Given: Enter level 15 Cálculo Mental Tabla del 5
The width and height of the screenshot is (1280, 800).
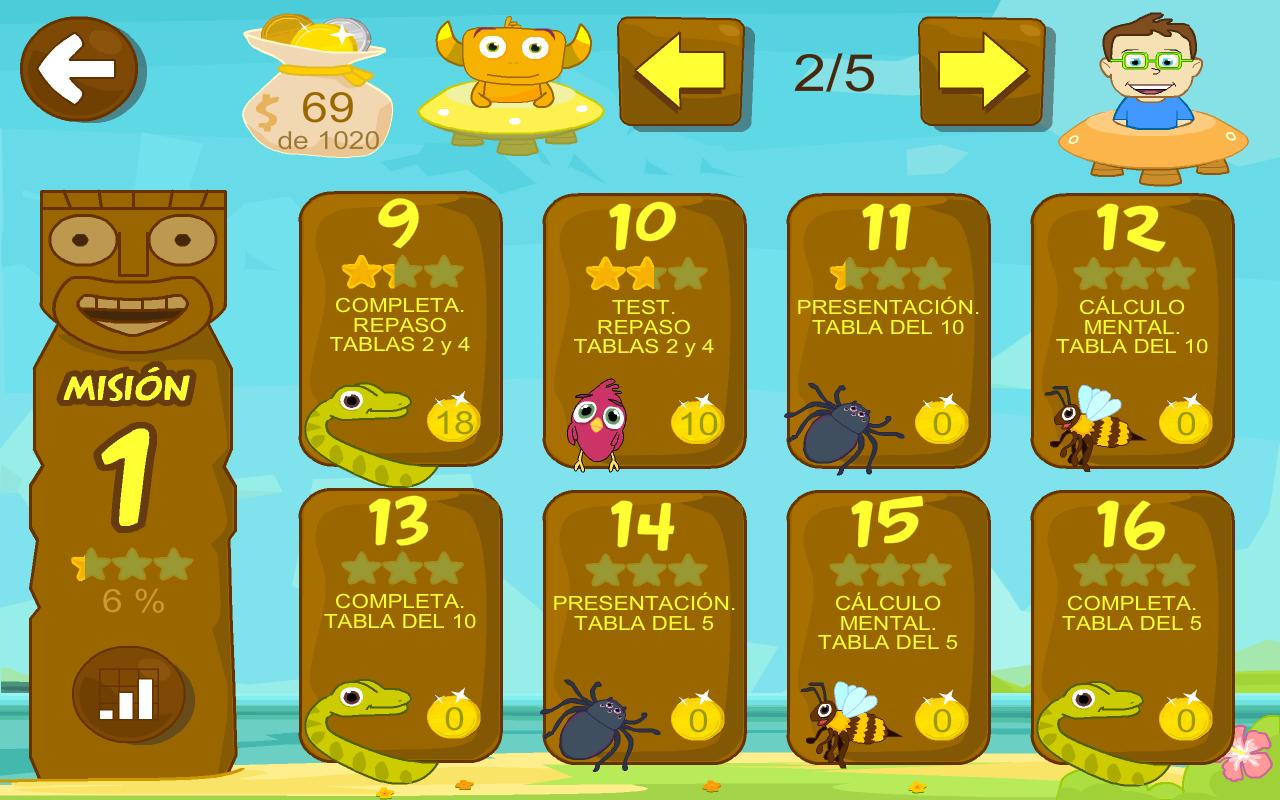Looking at the screenshot, I should pyautogui.click(x=888, y=626).
